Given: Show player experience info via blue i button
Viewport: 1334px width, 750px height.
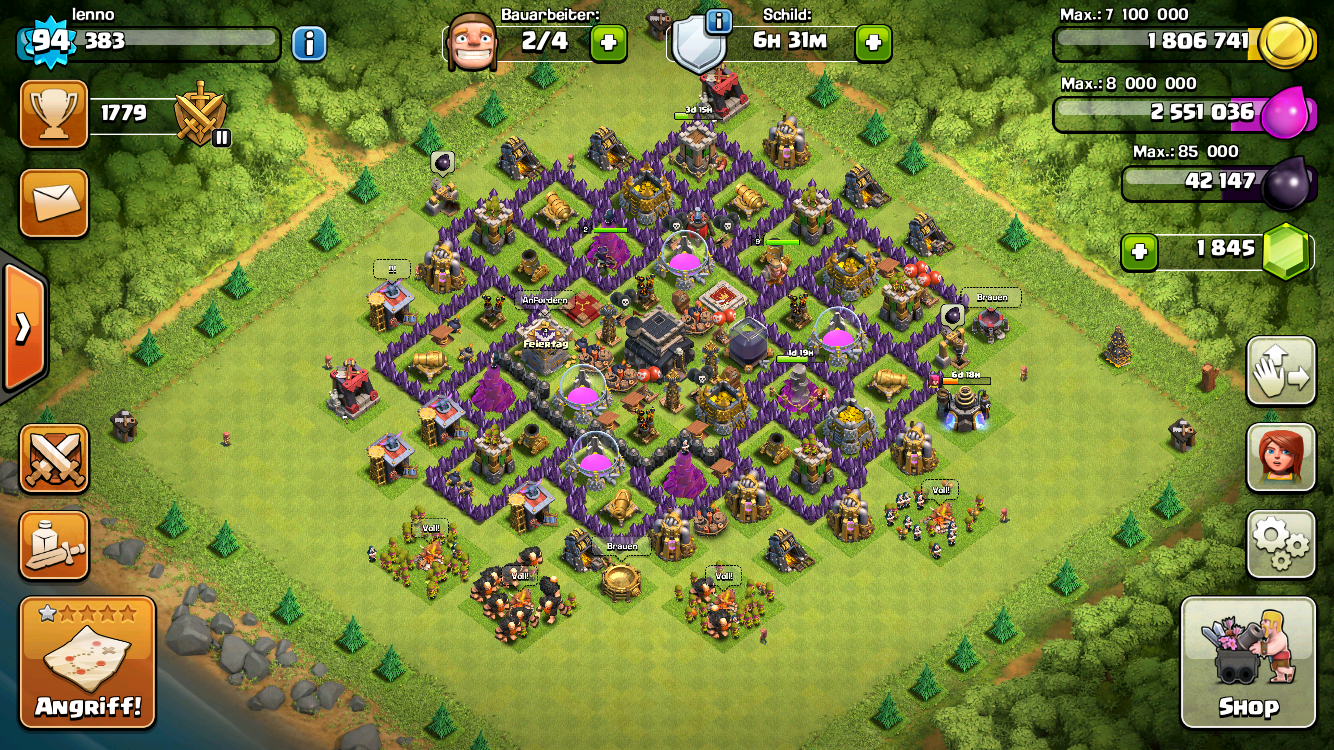Looking at the screenshot, I should tap(309, 43).
